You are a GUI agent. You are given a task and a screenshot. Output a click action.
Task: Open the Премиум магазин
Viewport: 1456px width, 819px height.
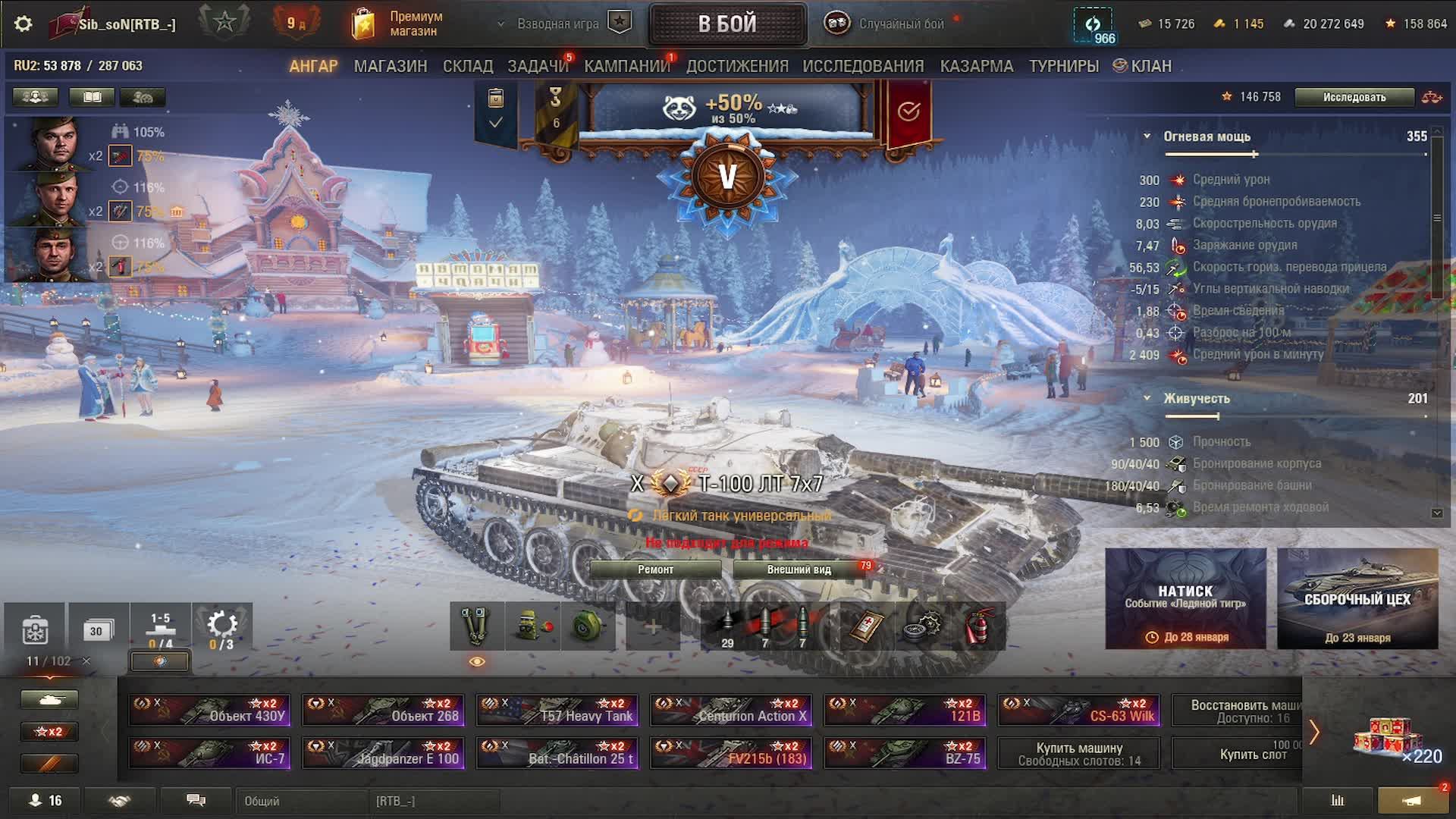click(x=398, y=24)
